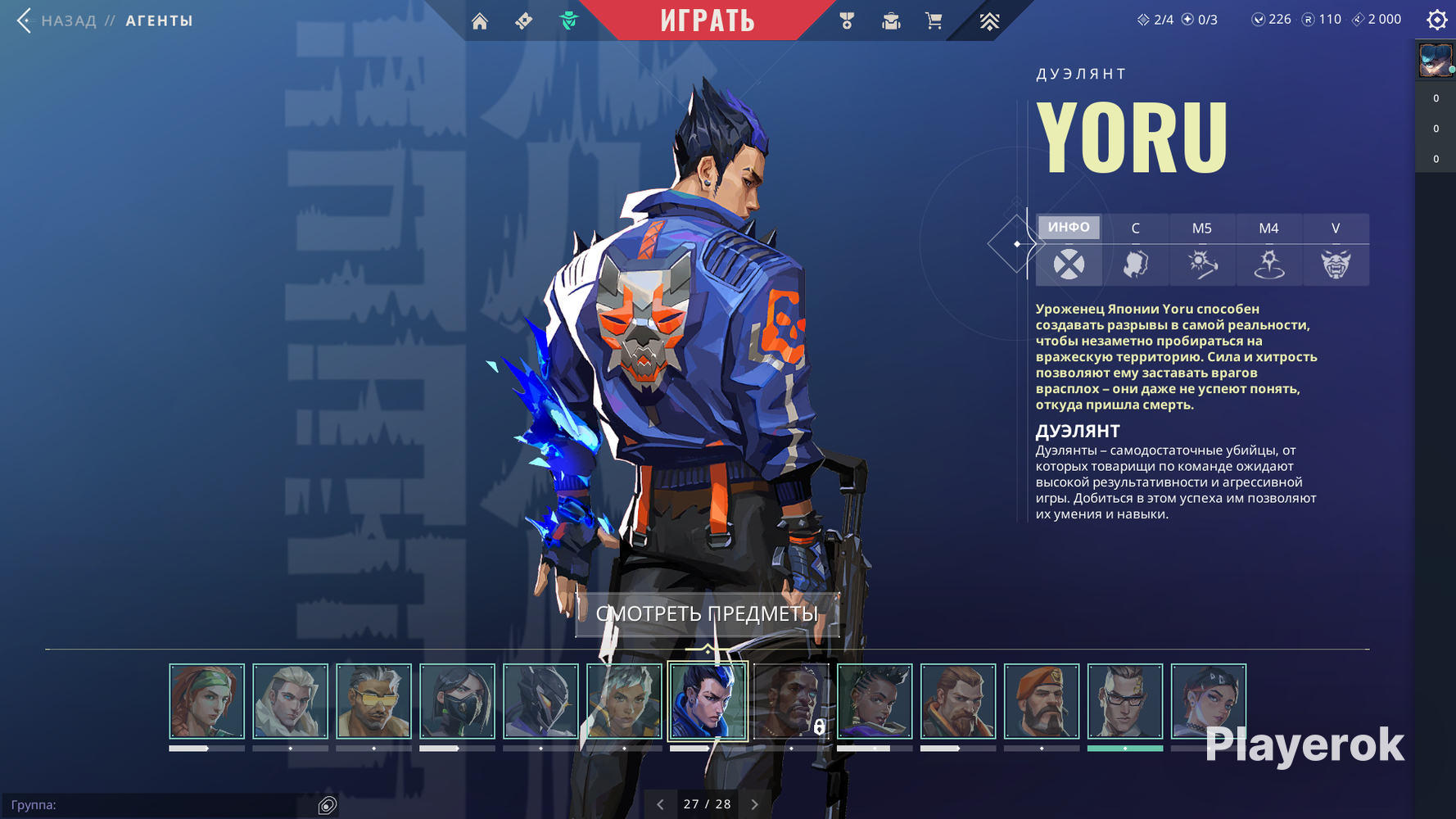
Task: Show Yoru's V ultimate ability
Action: (x=1335, y=229)
